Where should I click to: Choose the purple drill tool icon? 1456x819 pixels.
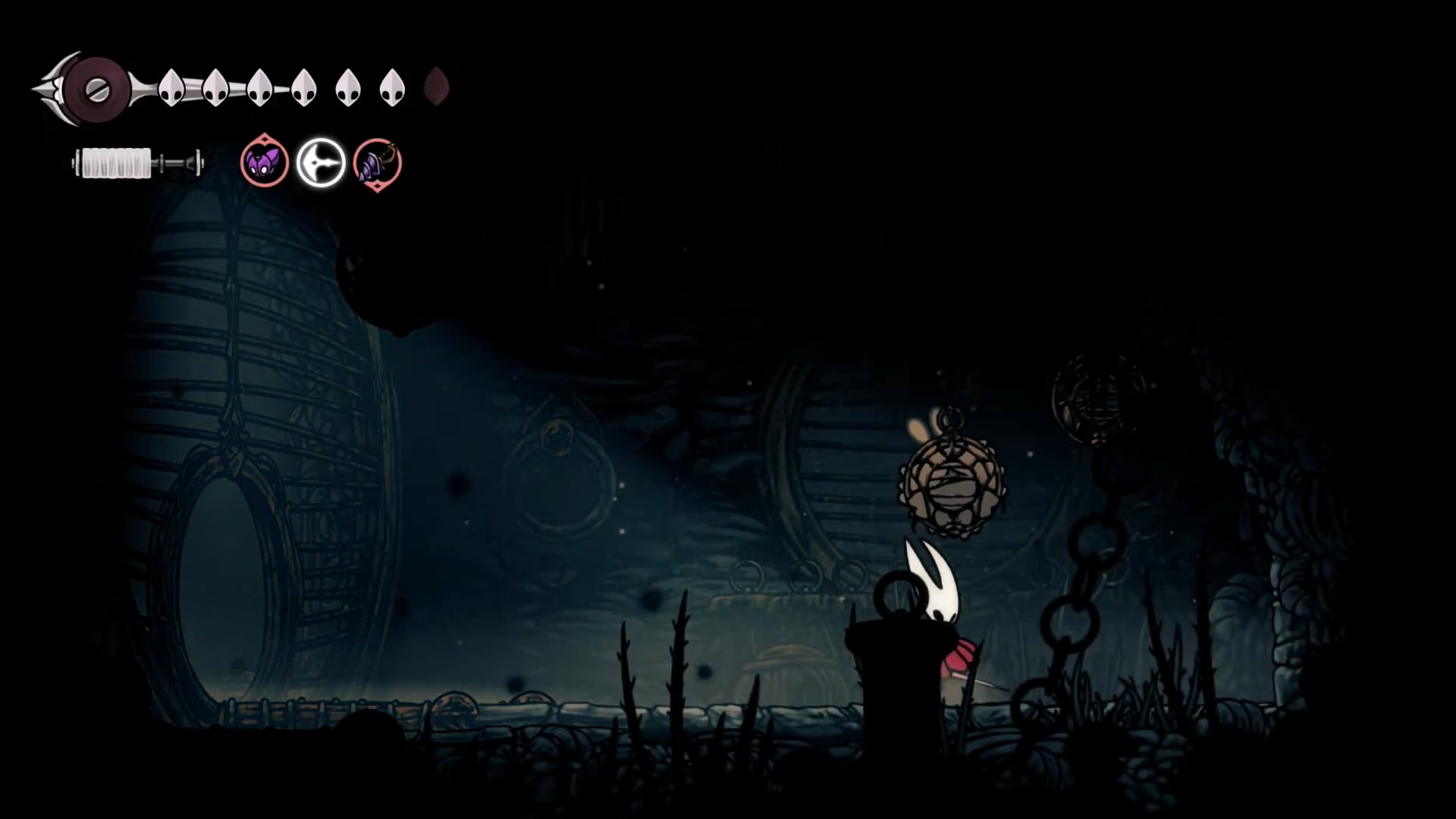377,163
